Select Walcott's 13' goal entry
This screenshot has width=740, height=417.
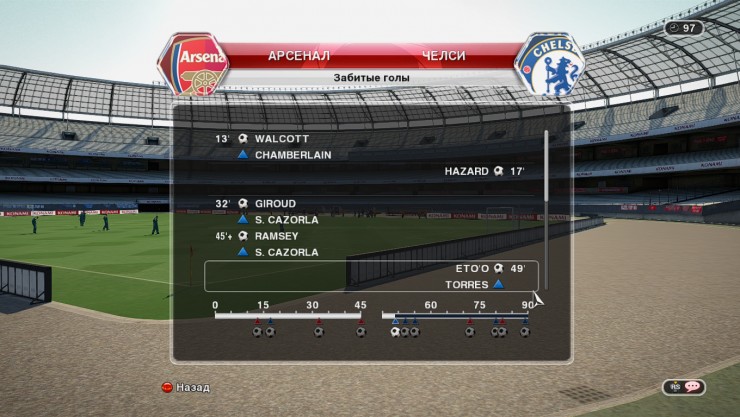(281, 139)
